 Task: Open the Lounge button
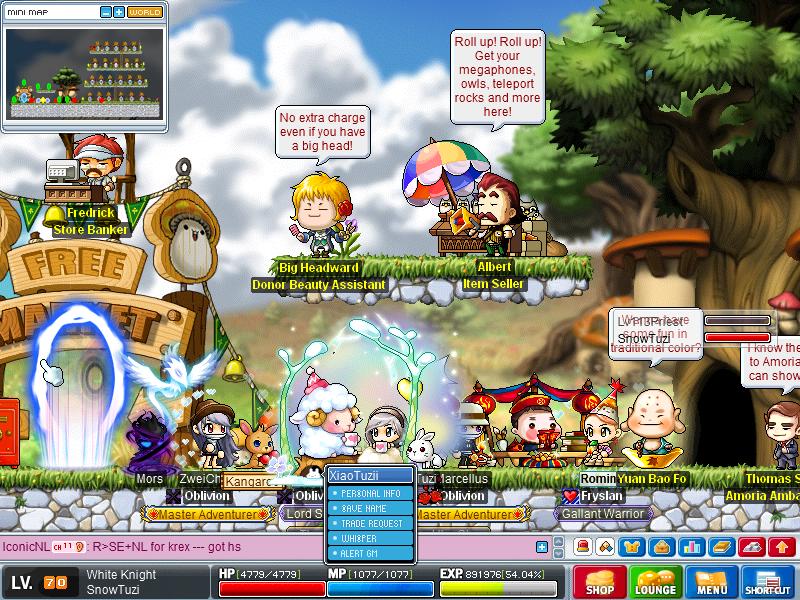tap(656, 582)
